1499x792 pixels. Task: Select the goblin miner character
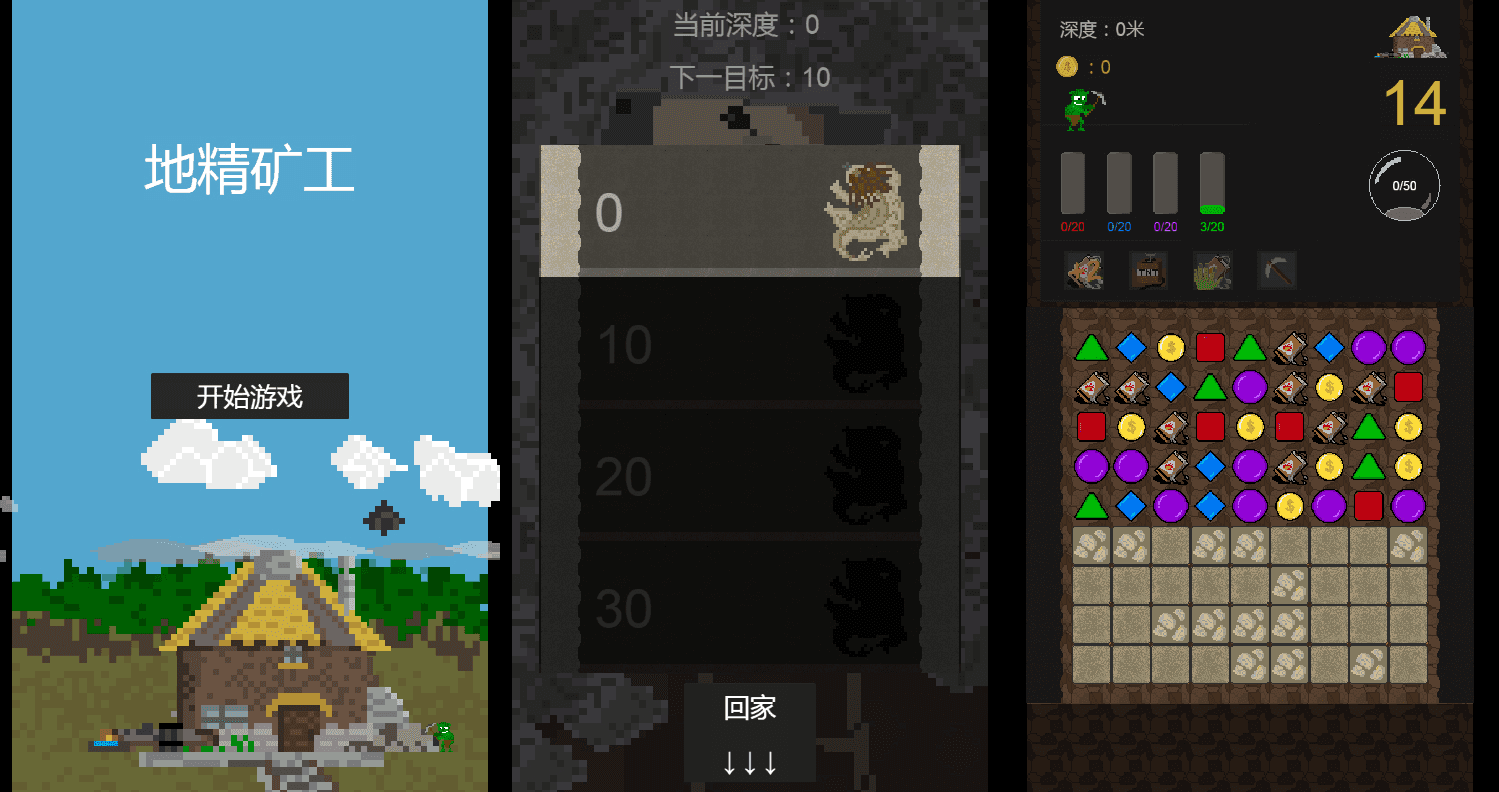tap(1078, 108)
